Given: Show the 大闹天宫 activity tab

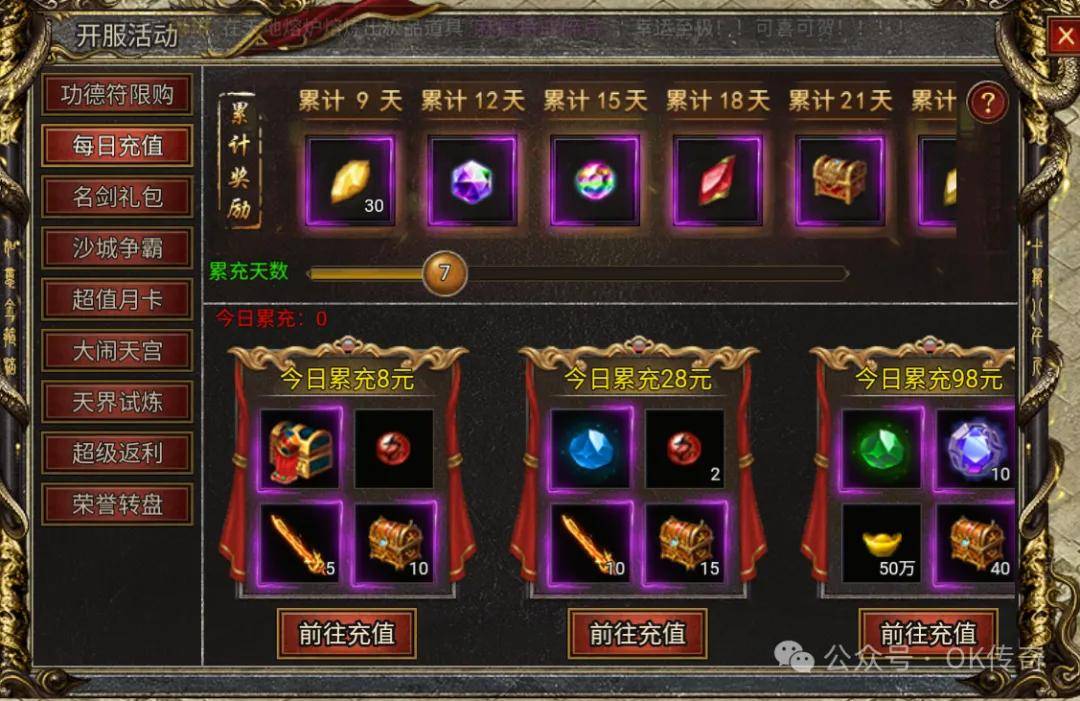Looking at the screenshot, I should [x=117, y=351].
